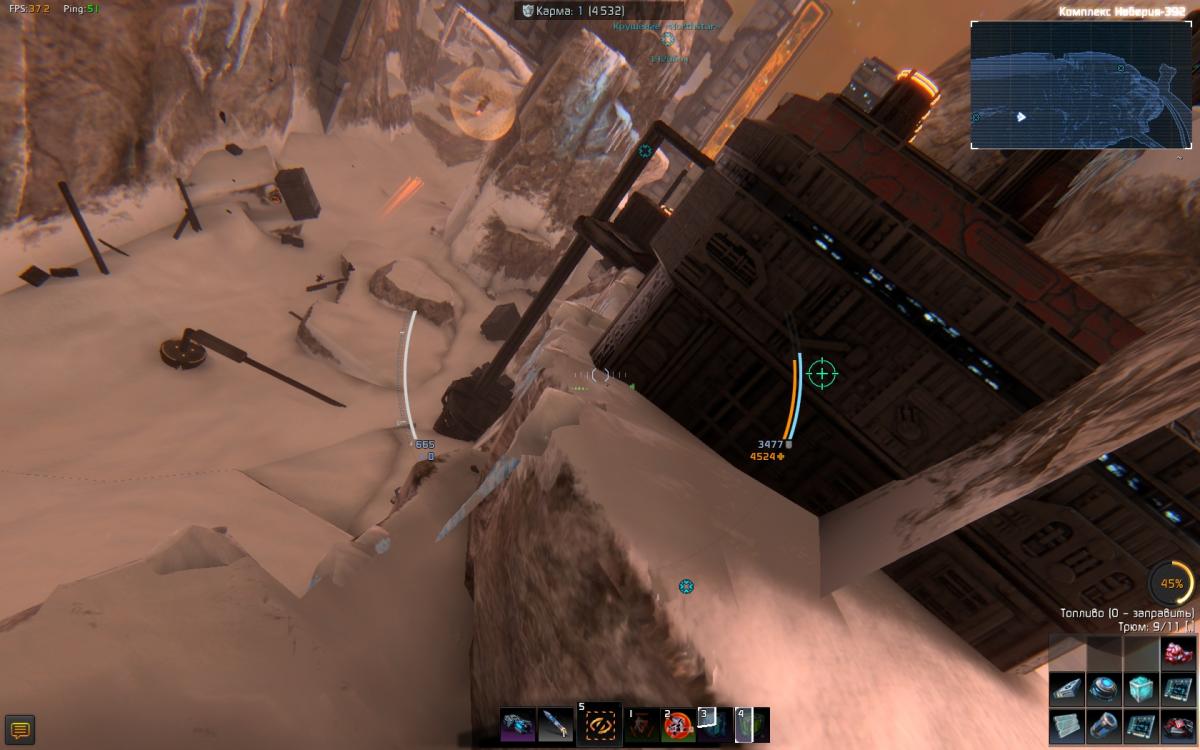Select the corrugated metal sheet cargo item
Screen dimensions: 1200x750
tap(1067, 726)
